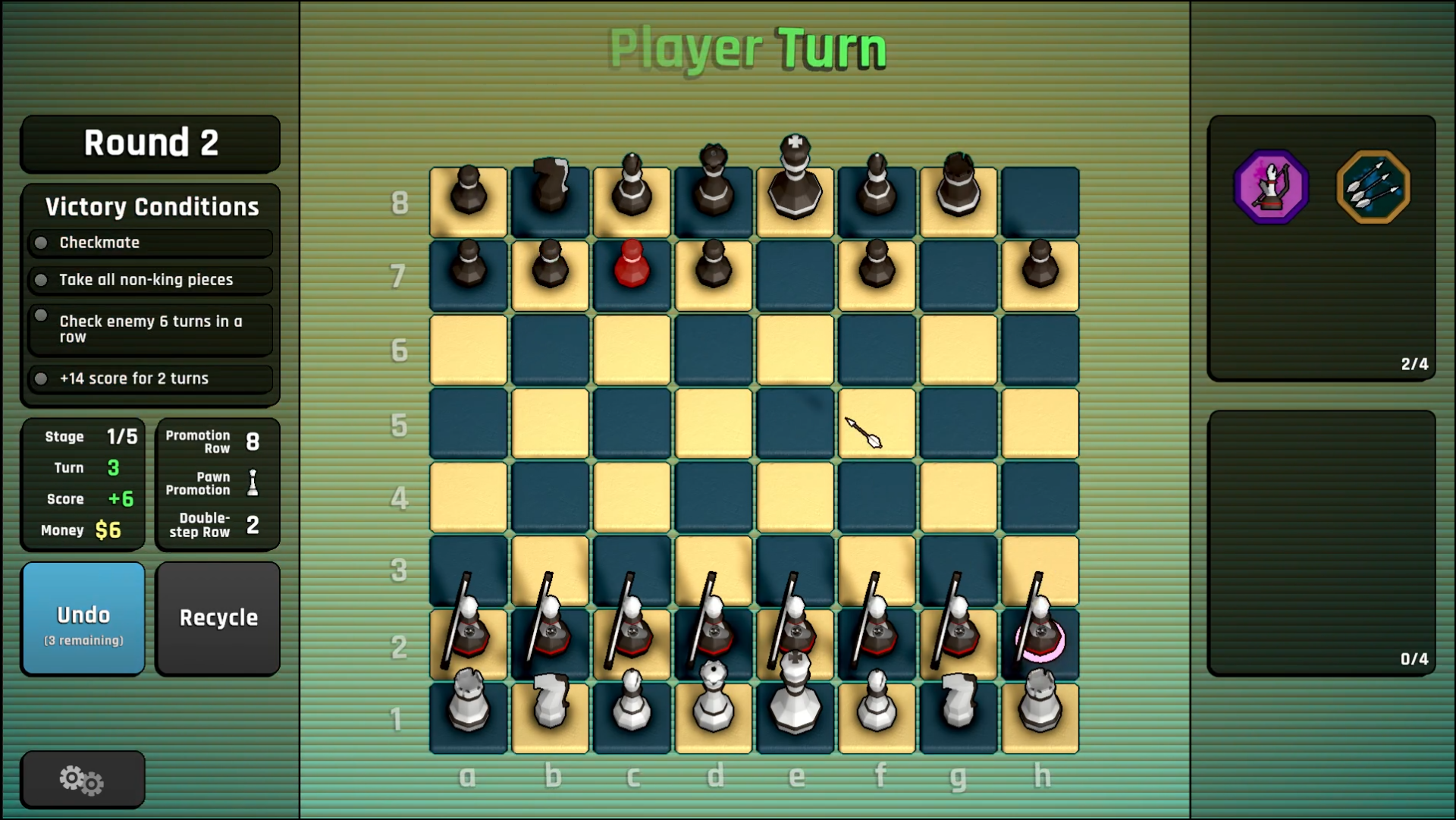
Task: Expand the Victory Conditions panel
Action: [149, 206]
